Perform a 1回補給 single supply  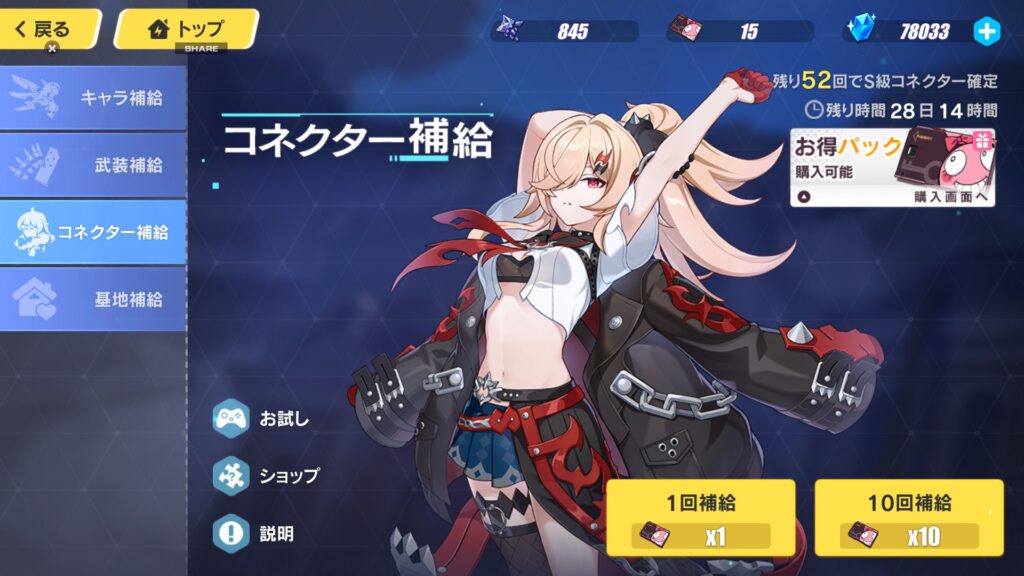700,517
